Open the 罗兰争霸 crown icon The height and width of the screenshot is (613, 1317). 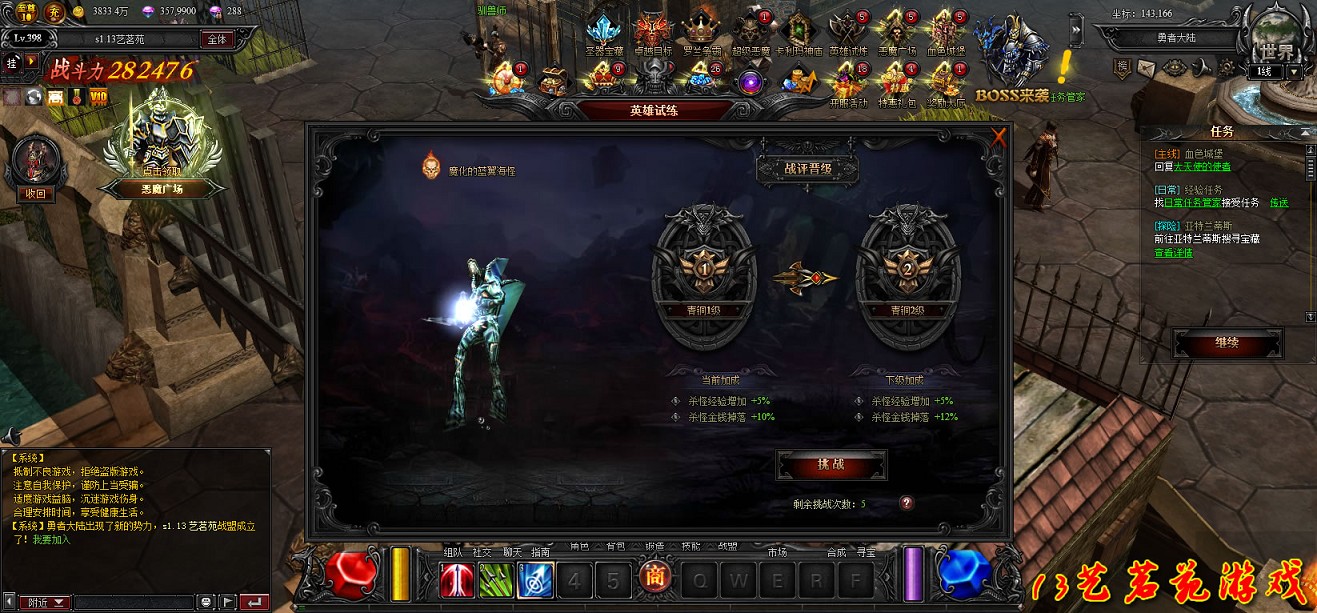(x=701, y=31)
